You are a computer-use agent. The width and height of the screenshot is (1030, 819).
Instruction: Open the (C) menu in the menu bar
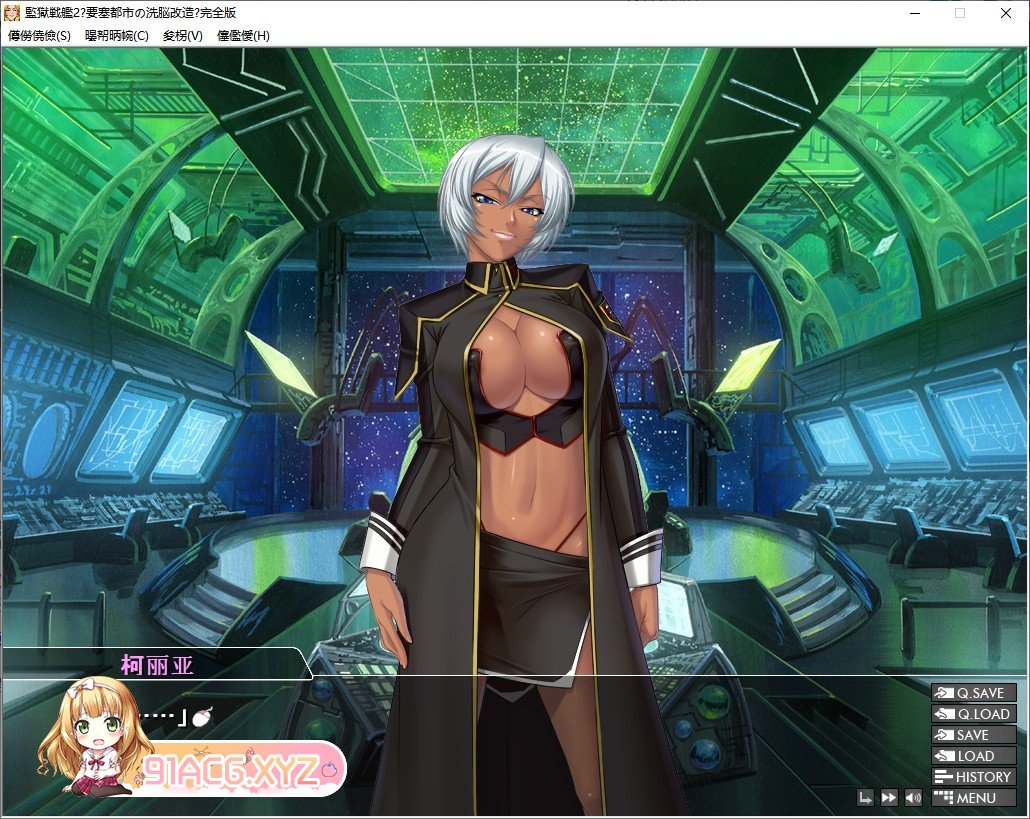click(116, 35)
